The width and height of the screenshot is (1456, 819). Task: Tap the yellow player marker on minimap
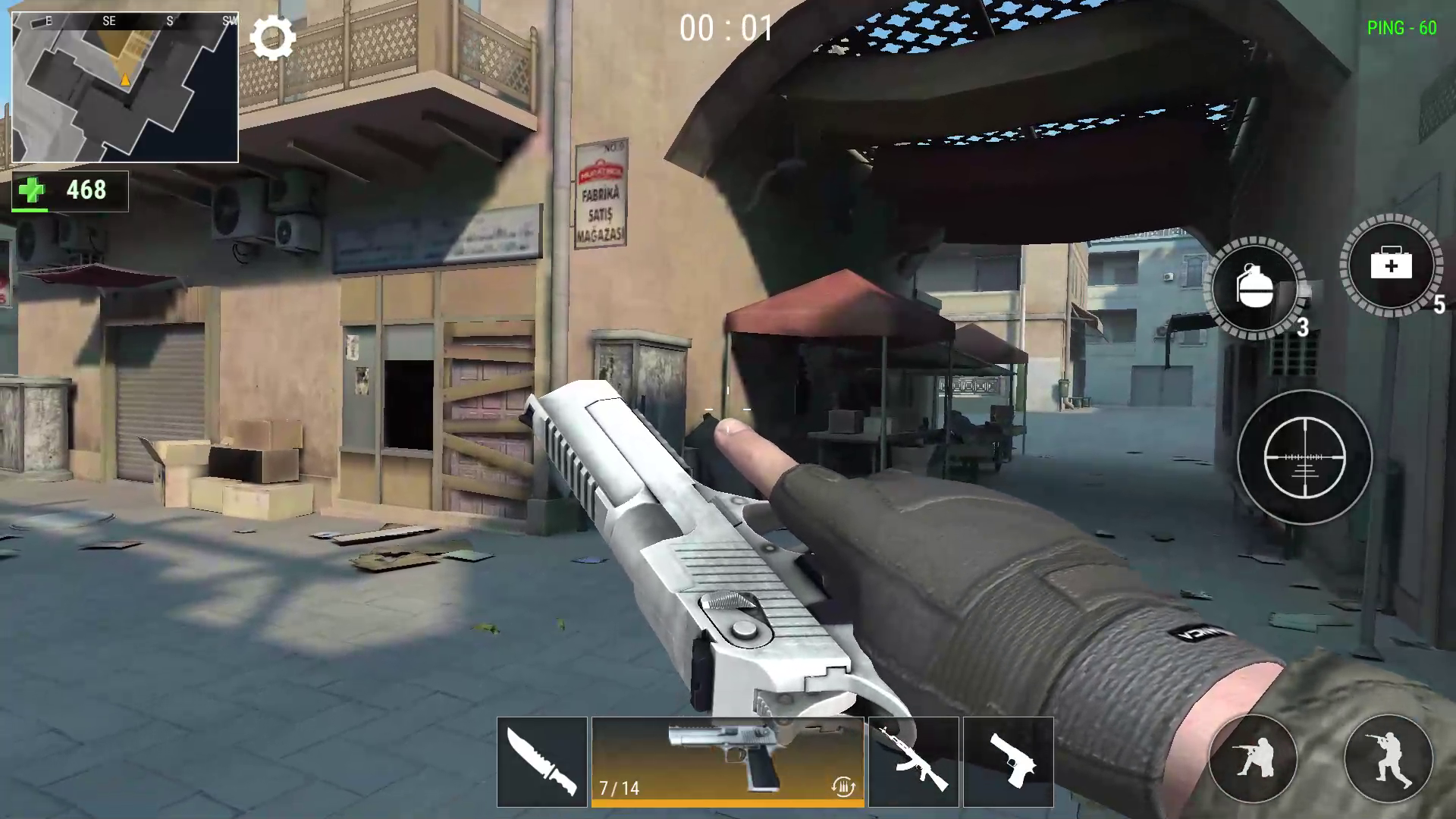click(x=124, y=77)
